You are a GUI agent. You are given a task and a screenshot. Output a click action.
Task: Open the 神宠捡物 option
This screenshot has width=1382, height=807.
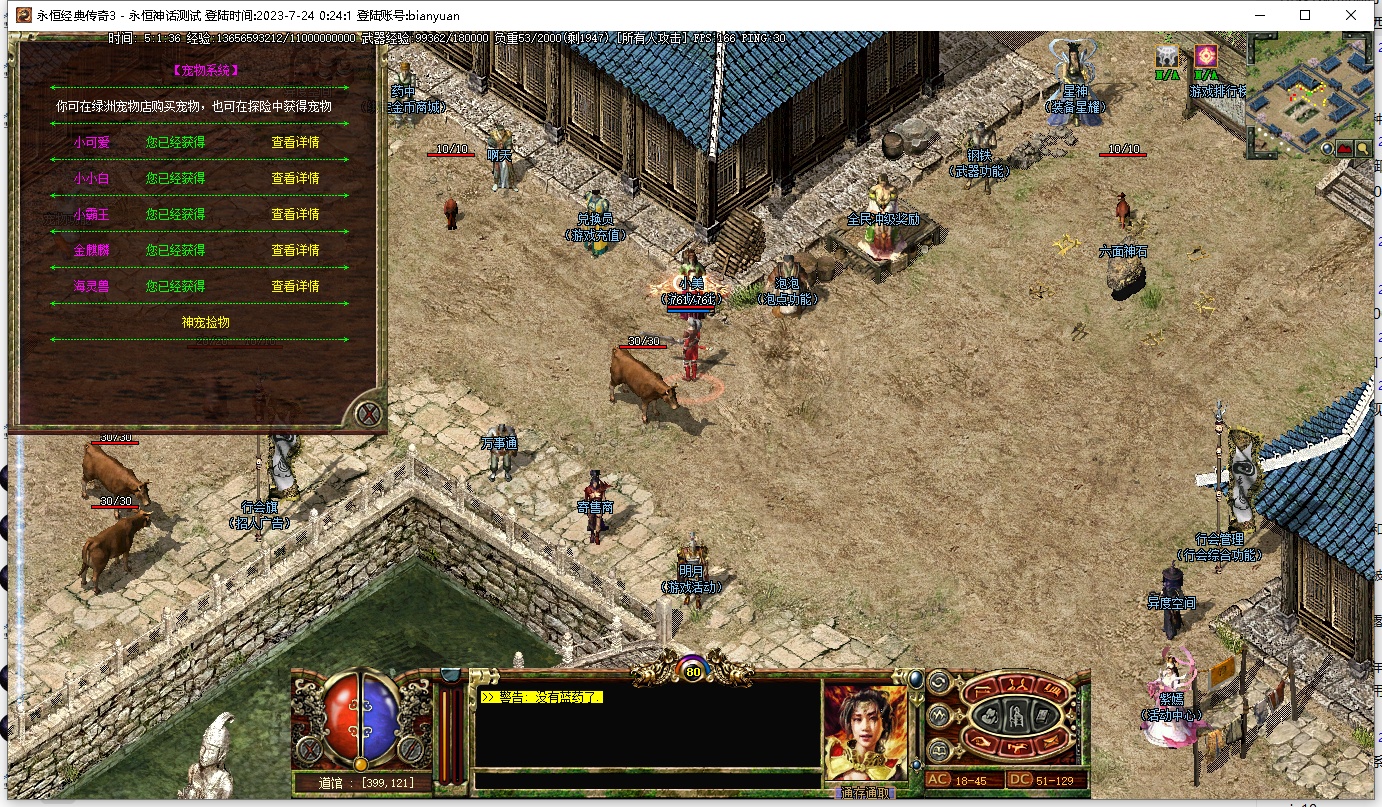pos(205,322)
